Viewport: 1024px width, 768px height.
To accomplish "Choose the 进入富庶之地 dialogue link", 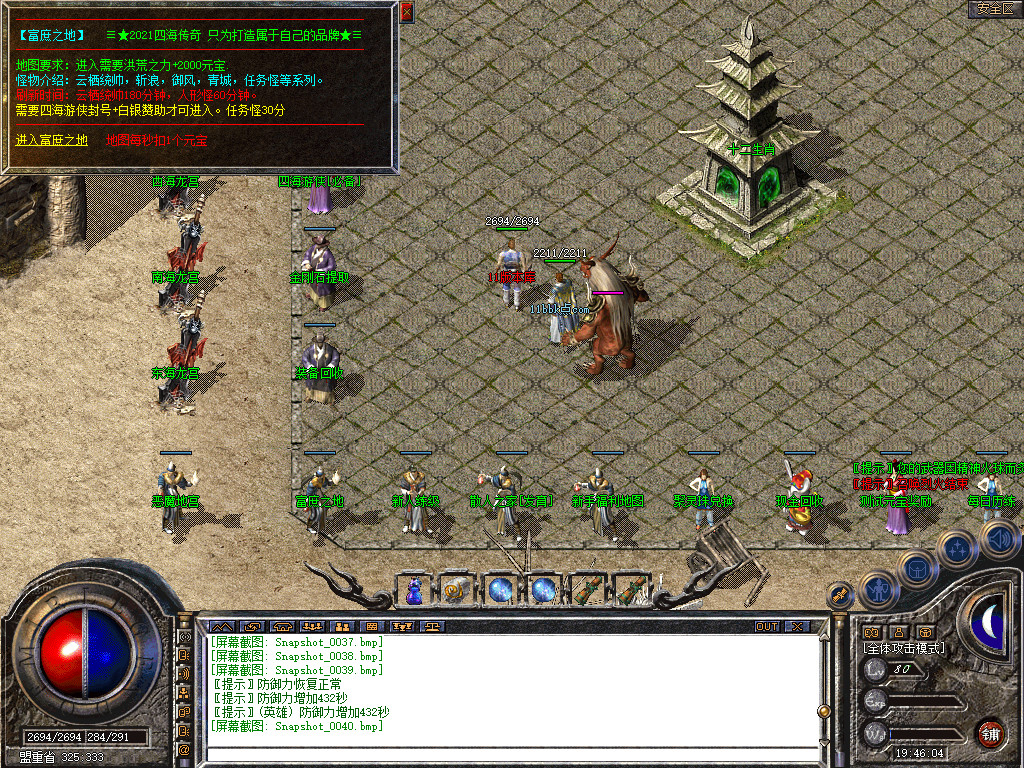I will point(52,140).
